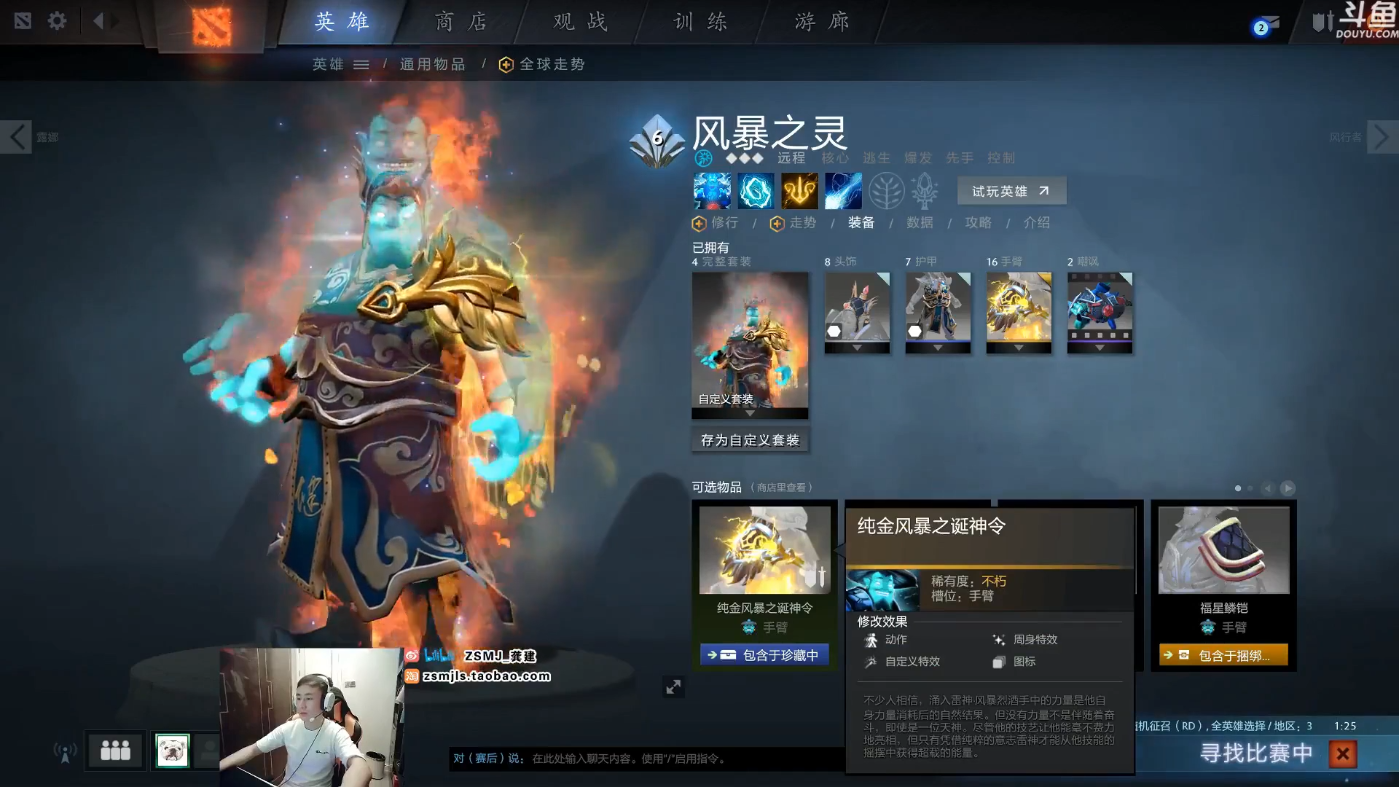Switch to the 商店 tab
The height and width of the screenshot is (787, 1399).
pyautogui.click(x=462, y=20)
